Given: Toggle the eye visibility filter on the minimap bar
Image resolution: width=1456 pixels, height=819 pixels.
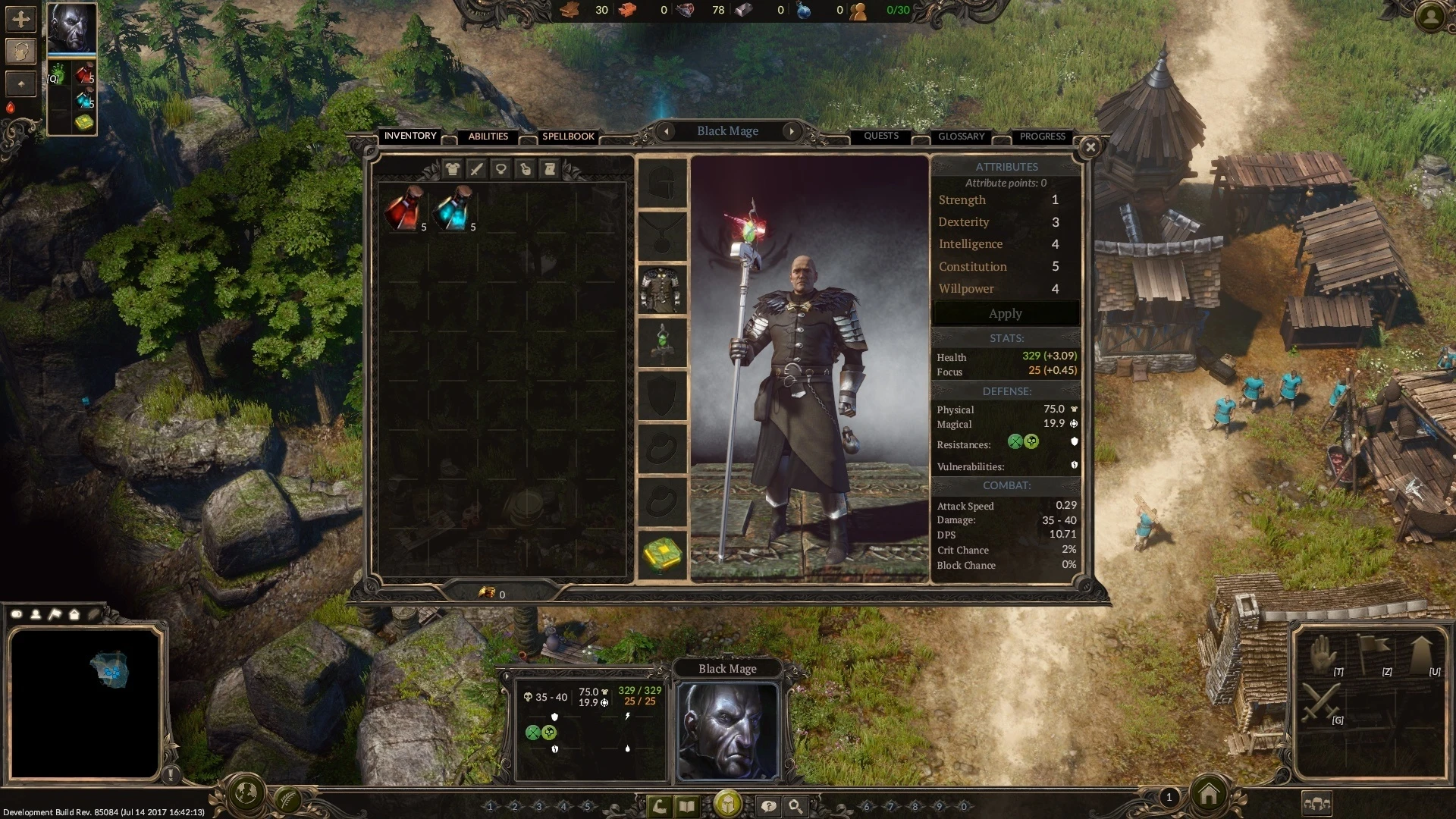Looking at the screenshot, I should 15,615.
